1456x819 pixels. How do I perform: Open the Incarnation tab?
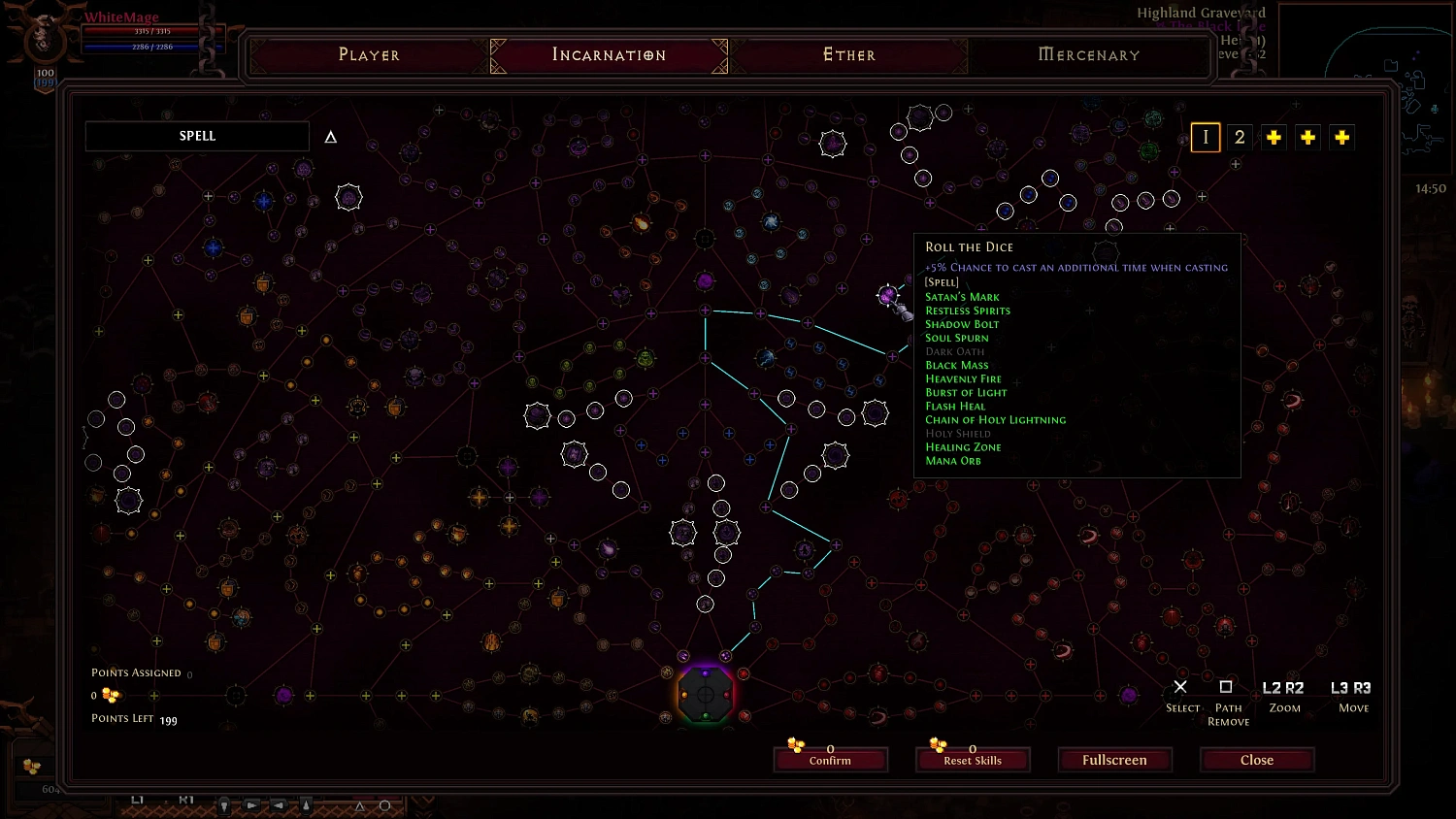(x=609, y=55)
